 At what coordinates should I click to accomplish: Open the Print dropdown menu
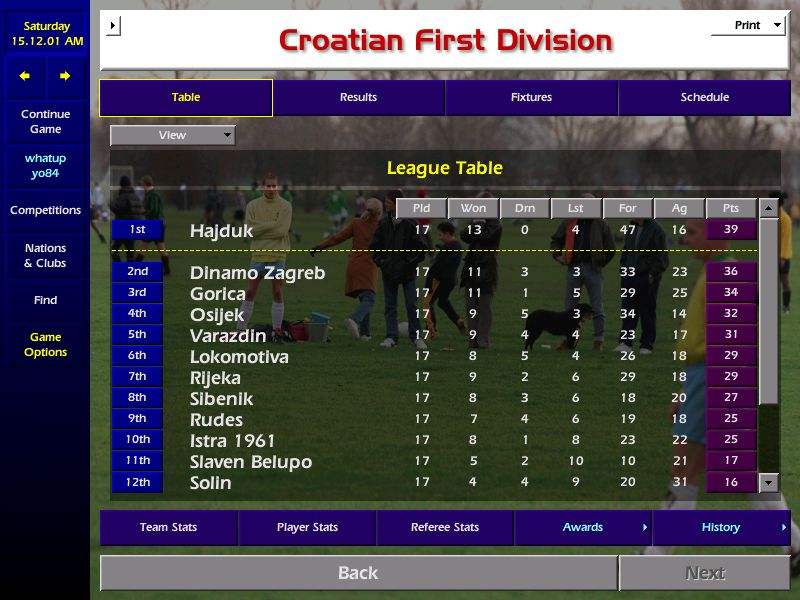[x=748, y=26]
